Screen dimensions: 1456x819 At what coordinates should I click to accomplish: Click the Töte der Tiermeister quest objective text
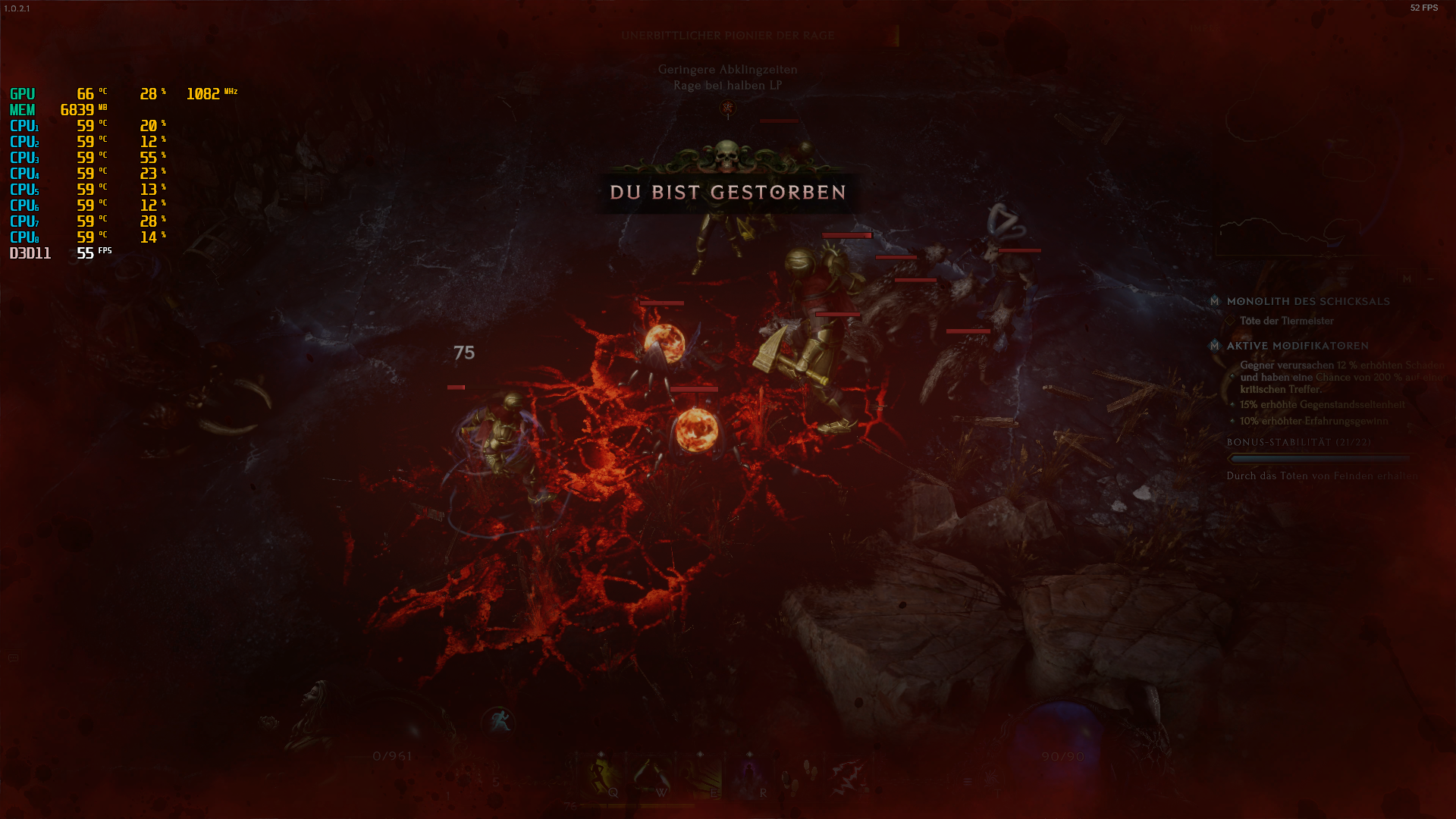[1286, 321]
